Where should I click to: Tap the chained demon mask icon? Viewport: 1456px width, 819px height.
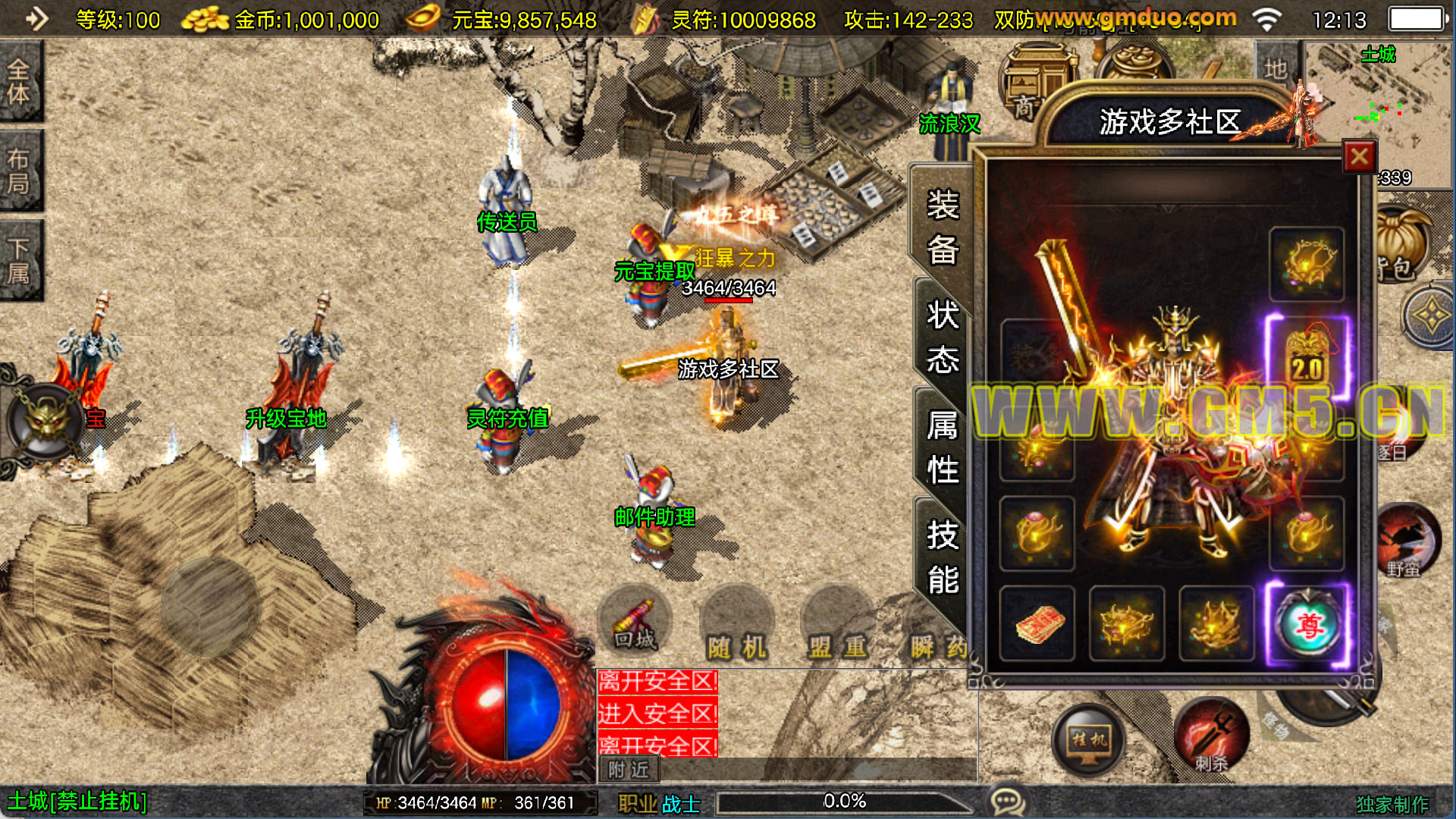45,421
